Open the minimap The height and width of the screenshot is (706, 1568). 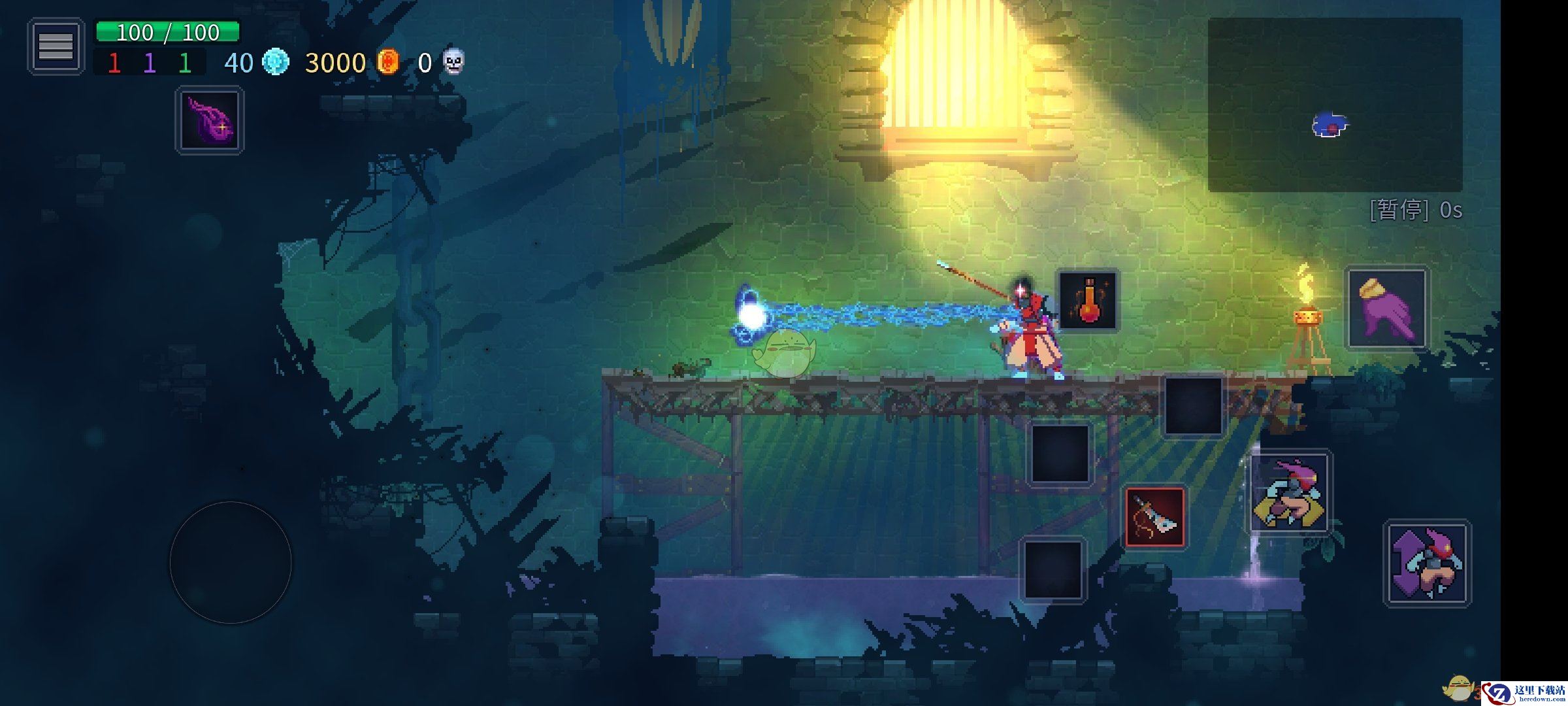tap(1334, 105)
